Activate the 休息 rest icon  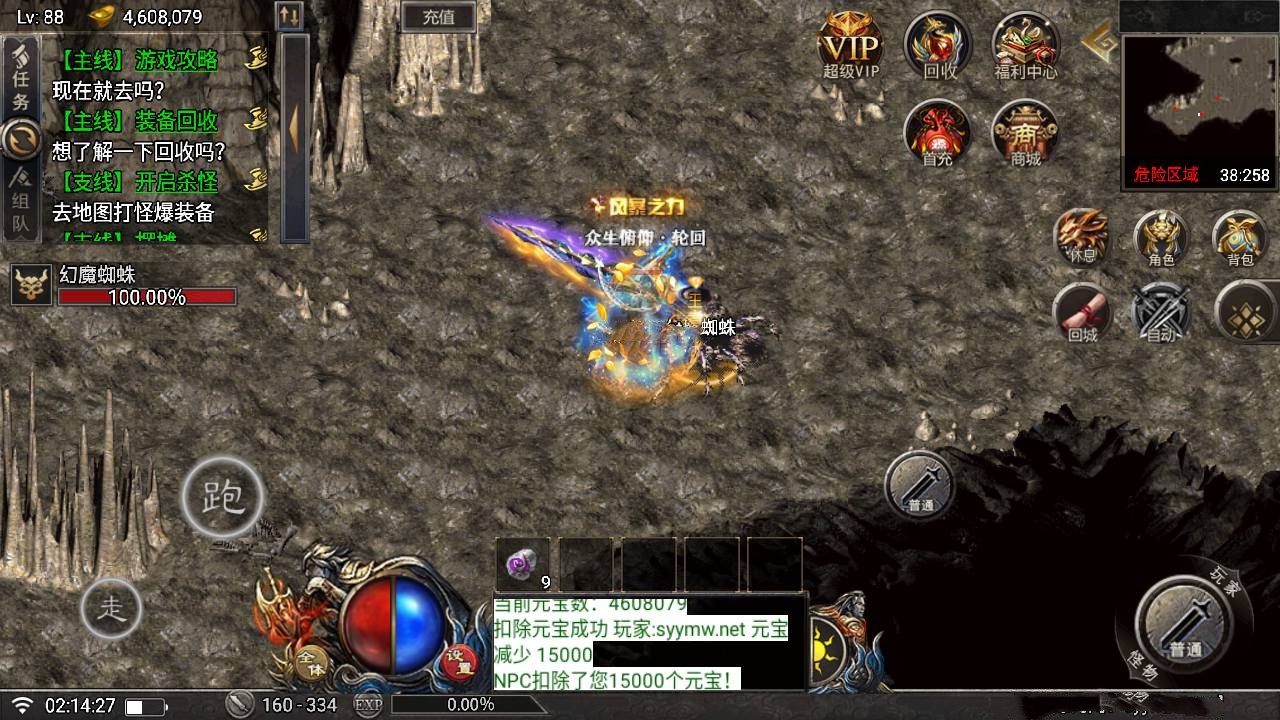click(1083, 237)
